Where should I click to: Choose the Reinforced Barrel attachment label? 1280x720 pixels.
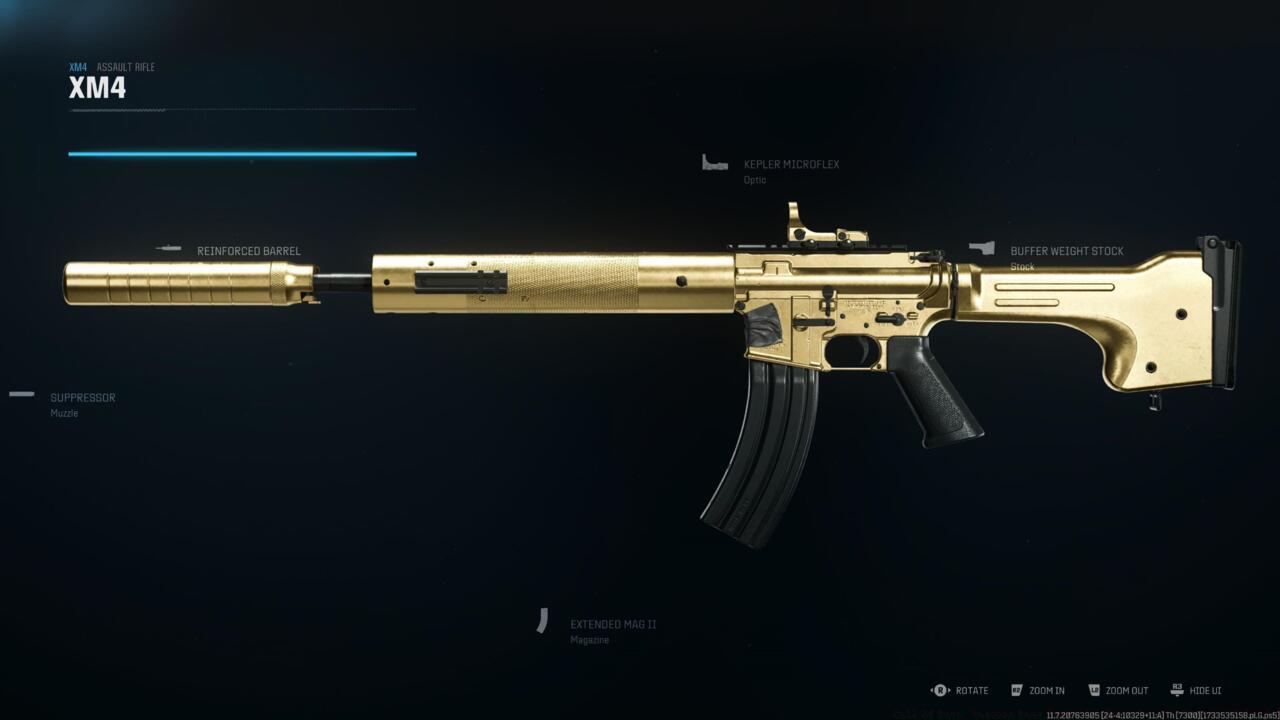pos(248,251)
